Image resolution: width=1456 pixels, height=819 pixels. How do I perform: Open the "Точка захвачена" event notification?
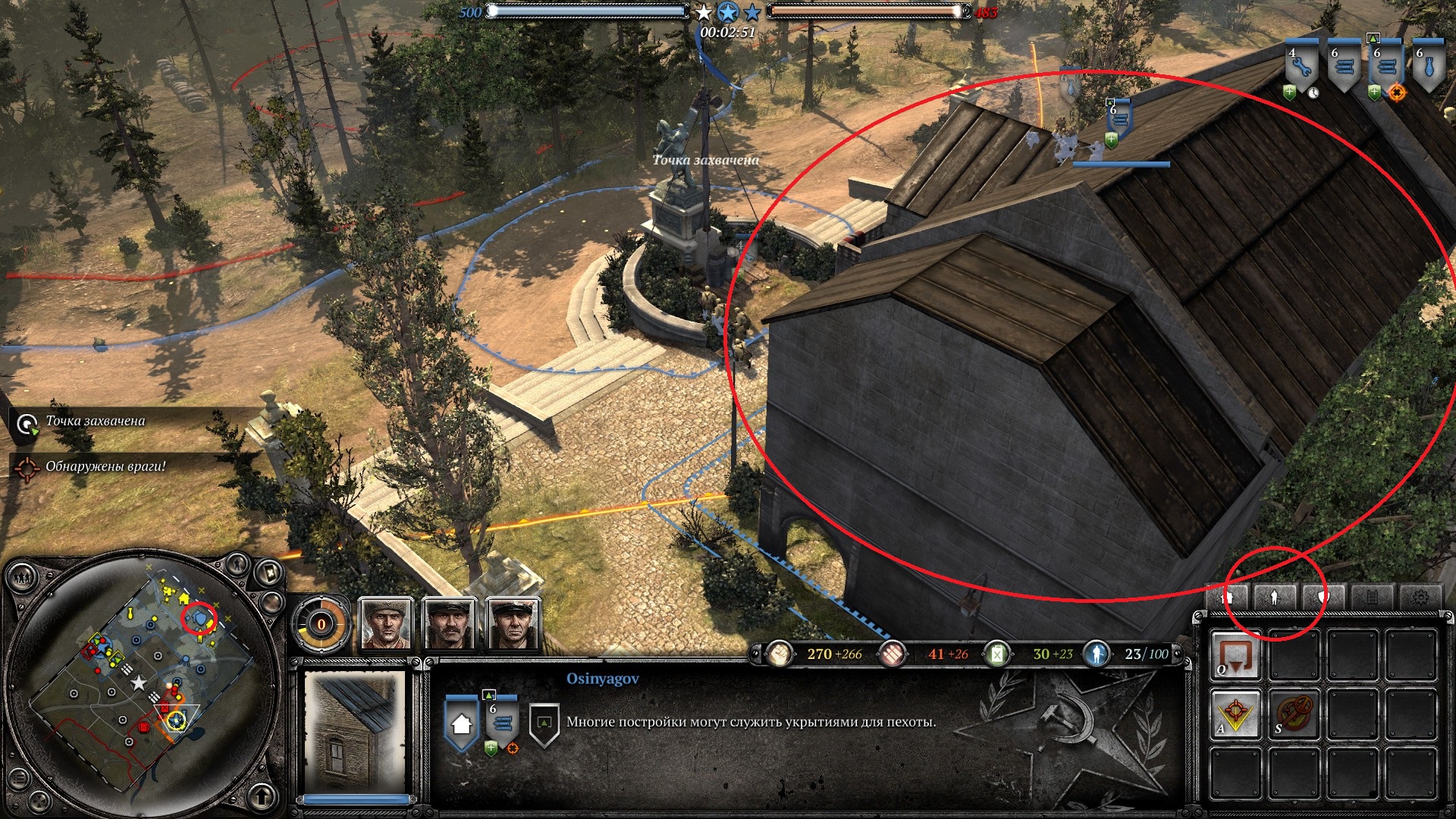(x=95, y=422)
